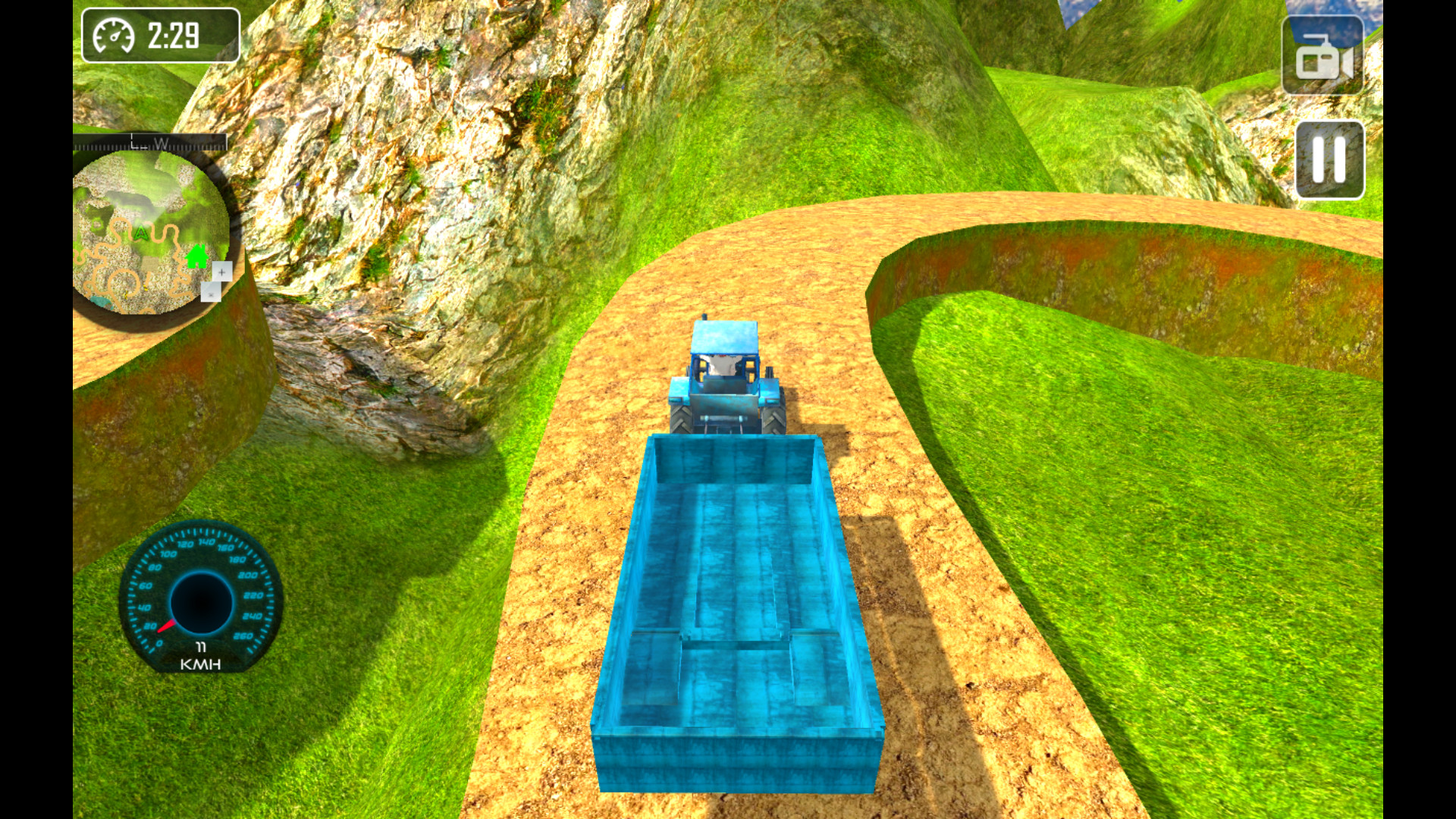Tap the pause icon to access game menu

point(1327,161)
